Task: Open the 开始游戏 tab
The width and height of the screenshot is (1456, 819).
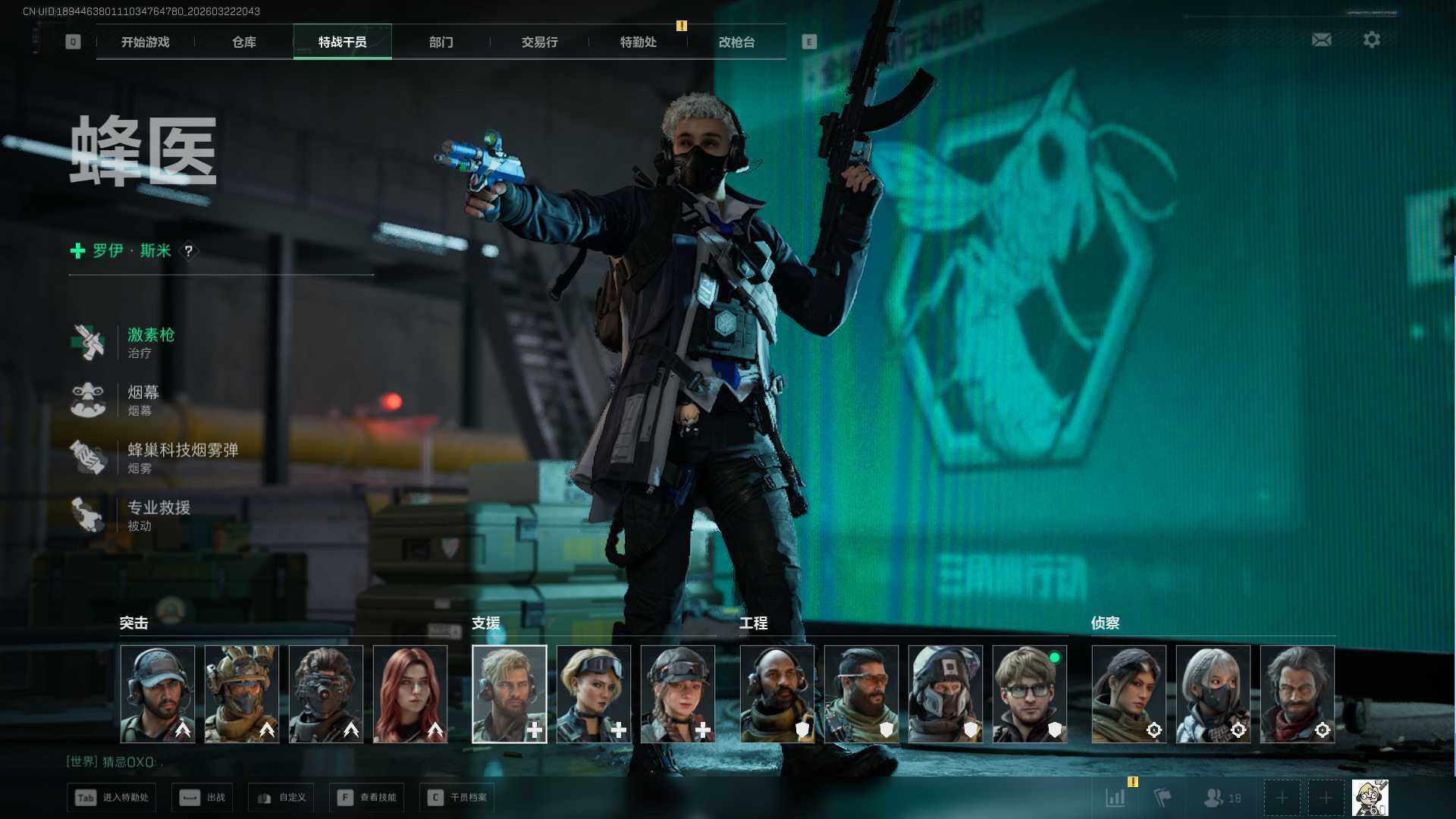Action: click(146, 42)
